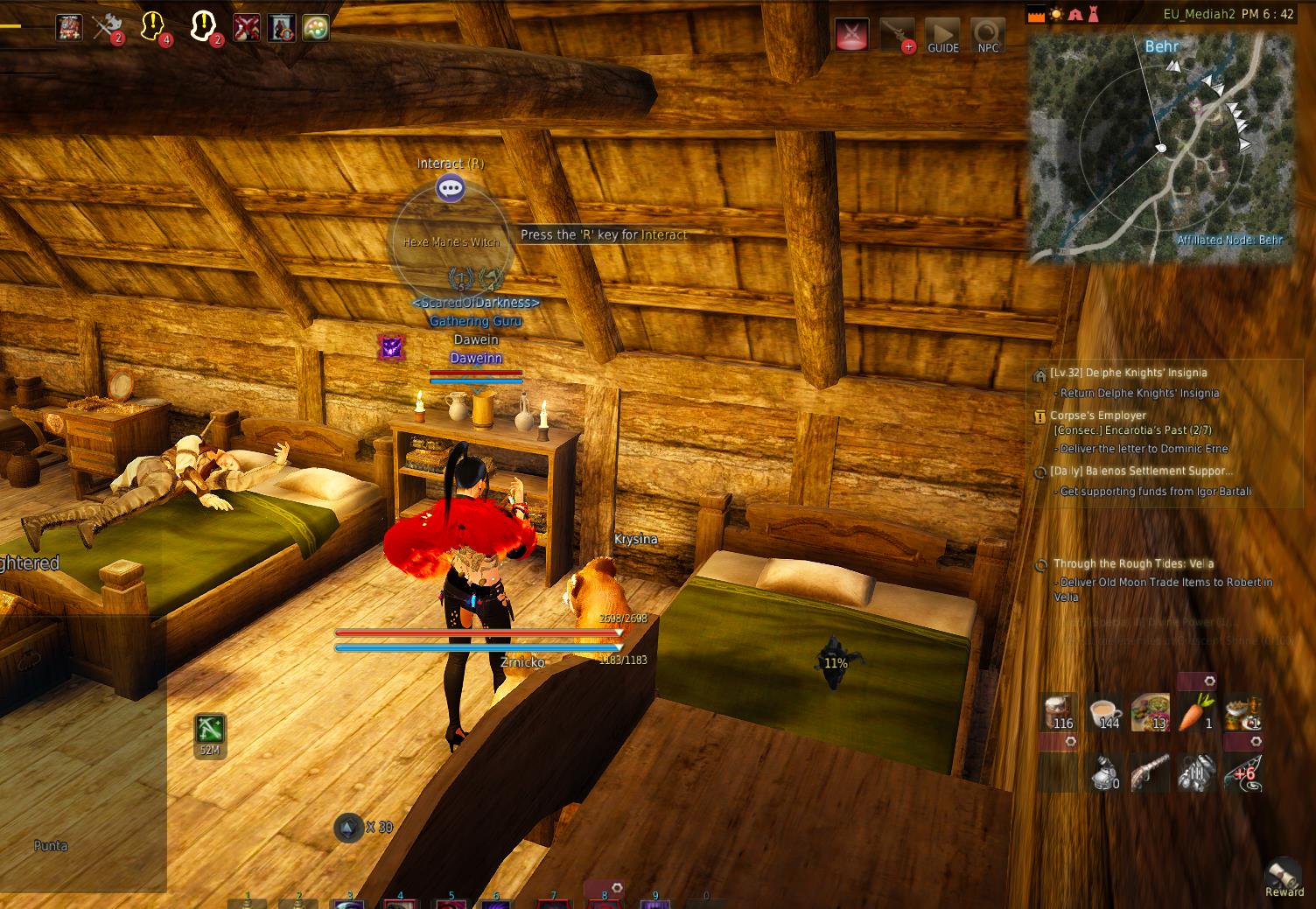The height and width of the screenshot is (909, 1316).
Task: Open the GUIDE button
Action: [942, 37]
